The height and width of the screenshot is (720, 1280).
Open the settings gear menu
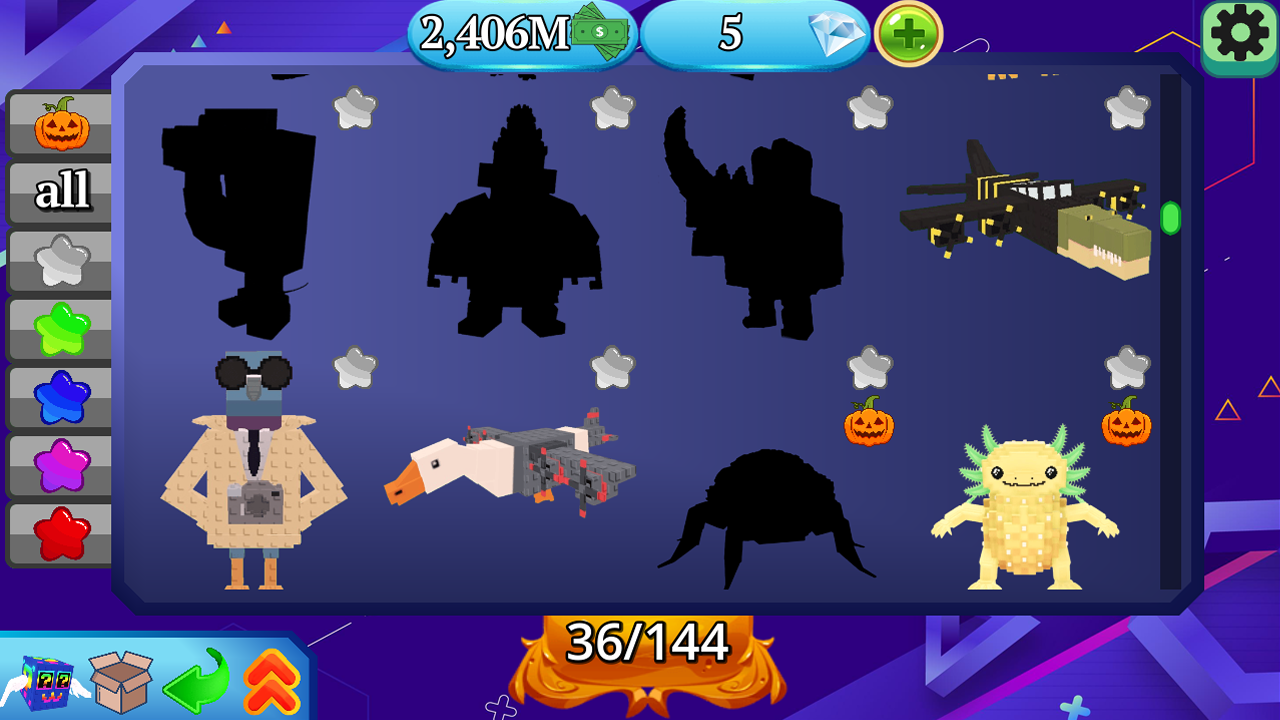point(1239,35)
